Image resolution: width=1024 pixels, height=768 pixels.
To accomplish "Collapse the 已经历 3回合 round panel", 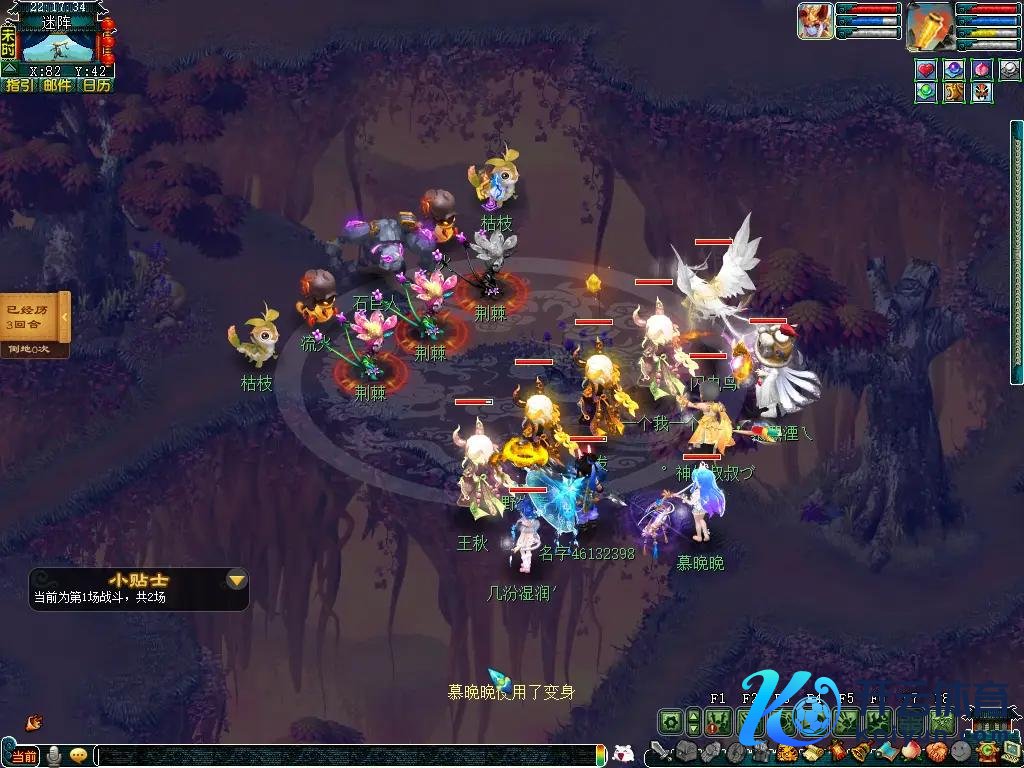I will [x=65, y=317].
